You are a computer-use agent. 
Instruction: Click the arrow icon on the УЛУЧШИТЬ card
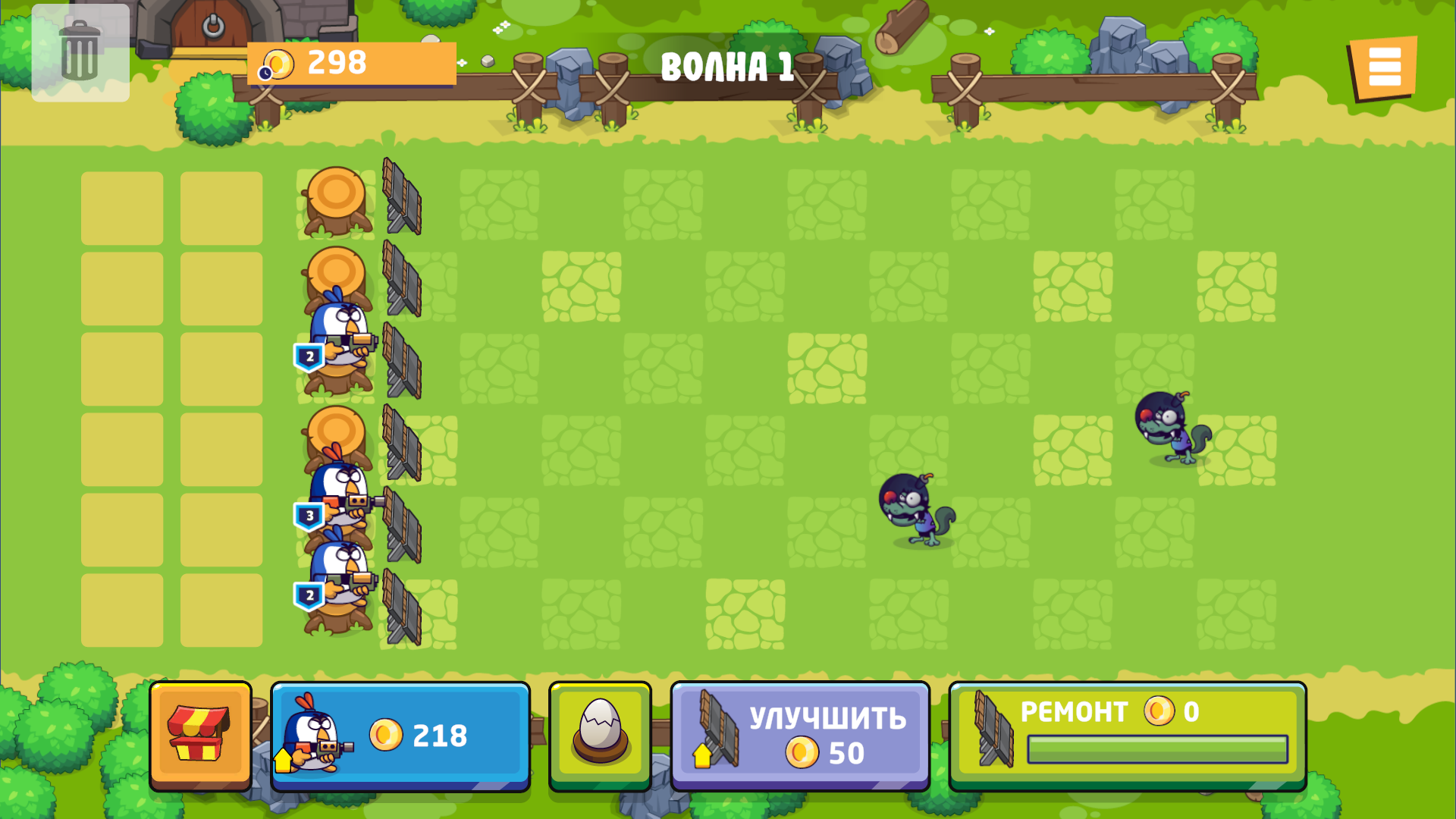coord(701,756)
